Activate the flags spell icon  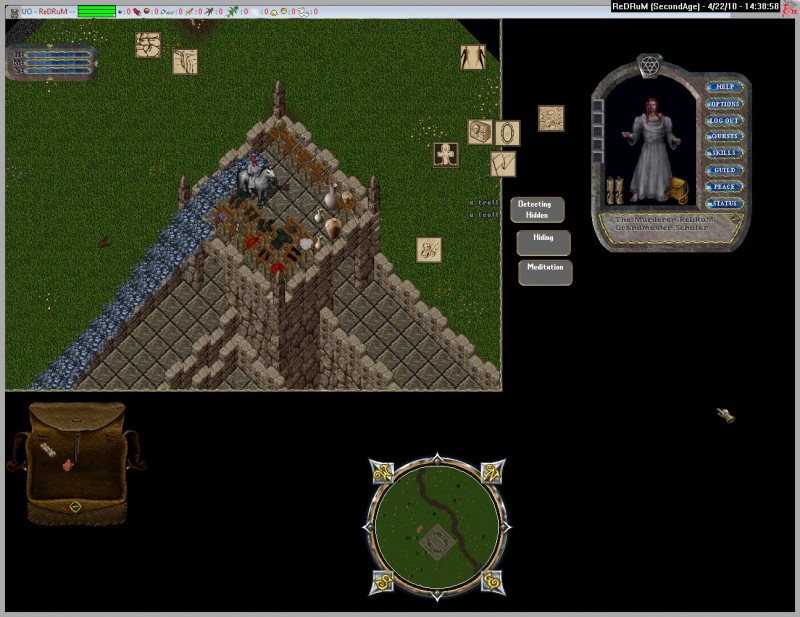click(503, 163)
